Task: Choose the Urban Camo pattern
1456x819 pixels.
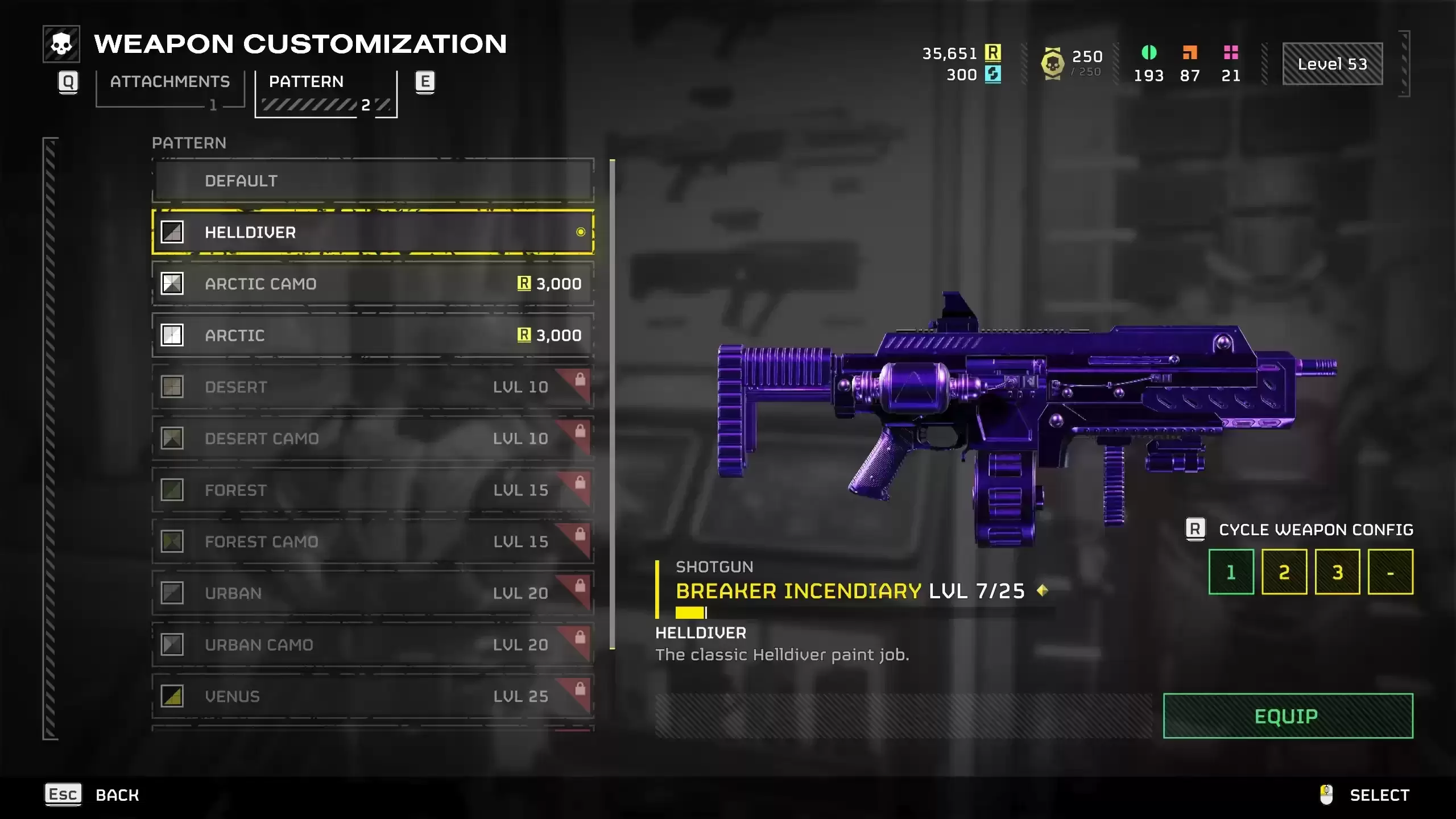Action: coord(373,645)
